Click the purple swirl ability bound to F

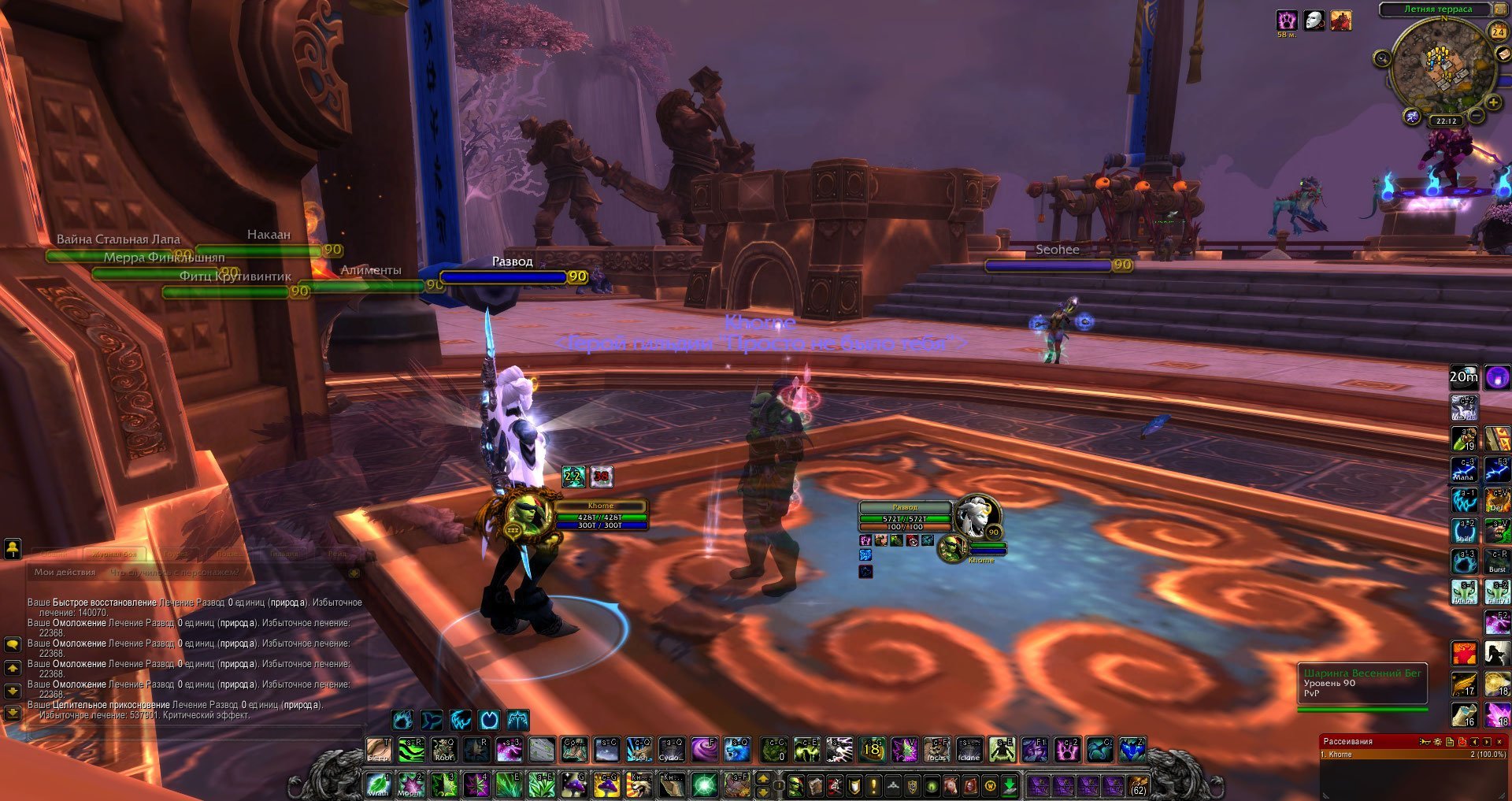click(702, 750)
